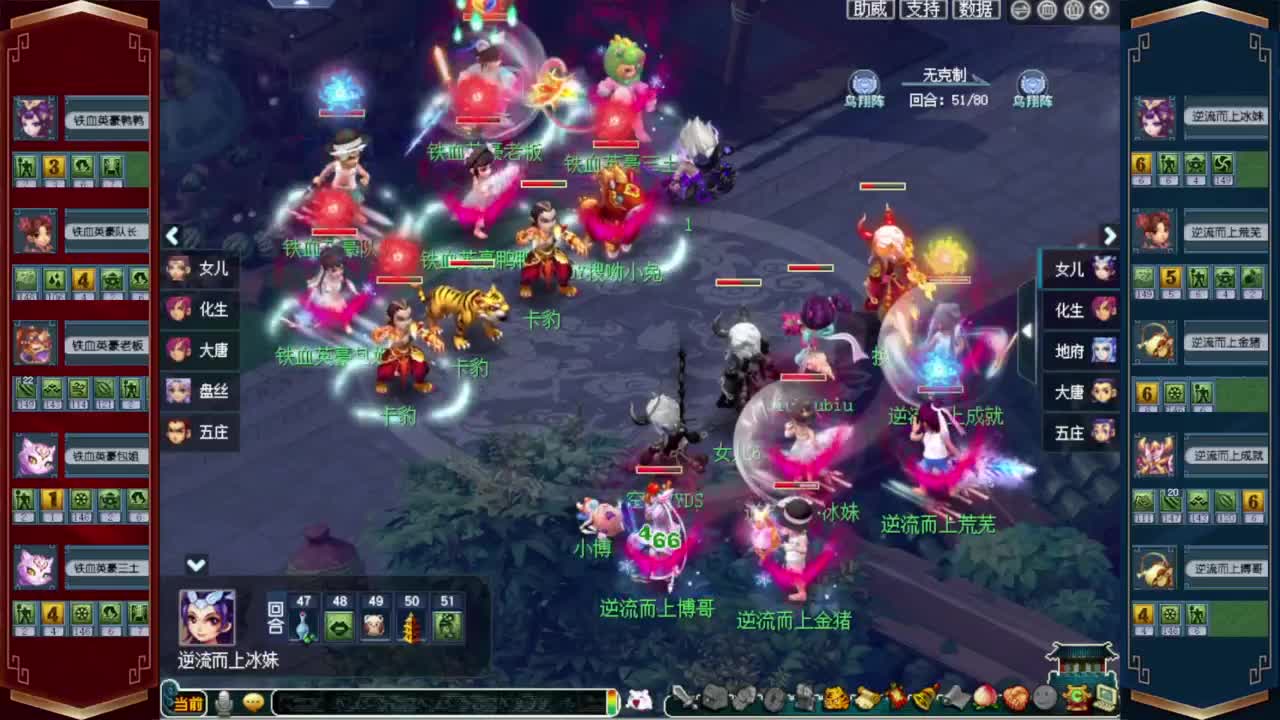Collapse the round record panel via down chevron

(196, 566)
